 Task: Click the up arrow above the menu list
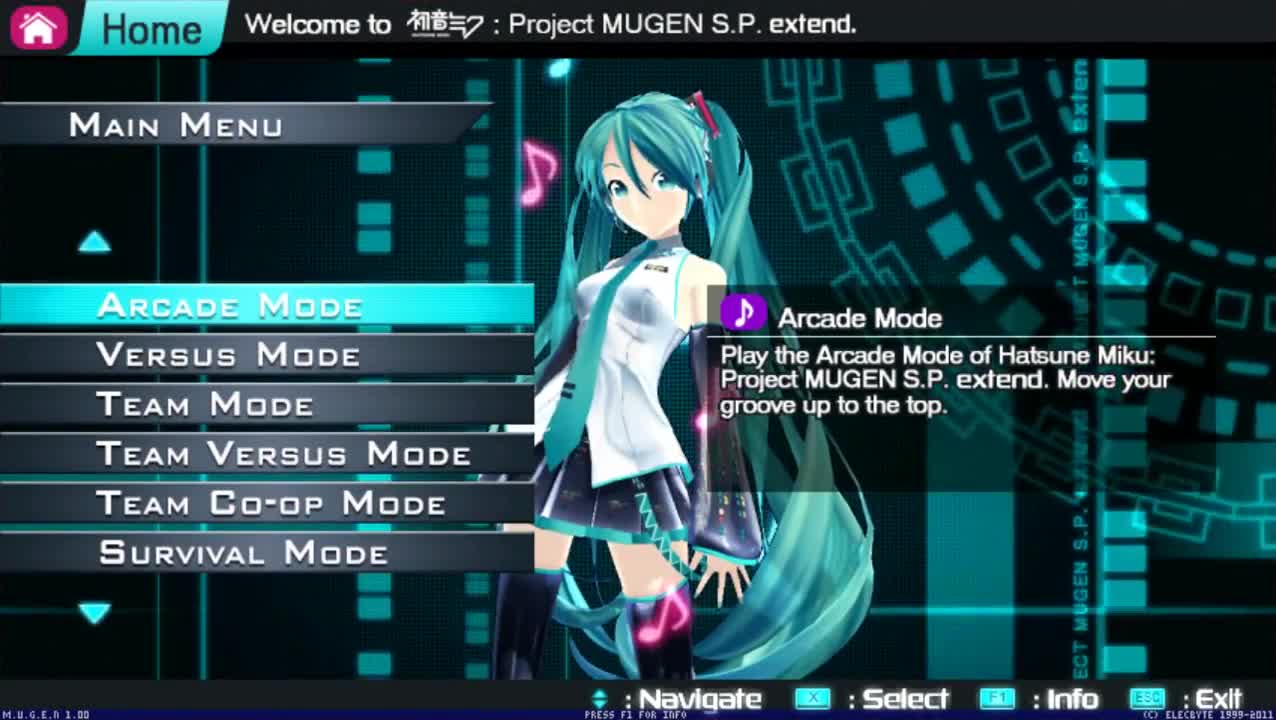click(x=95, y=241)
